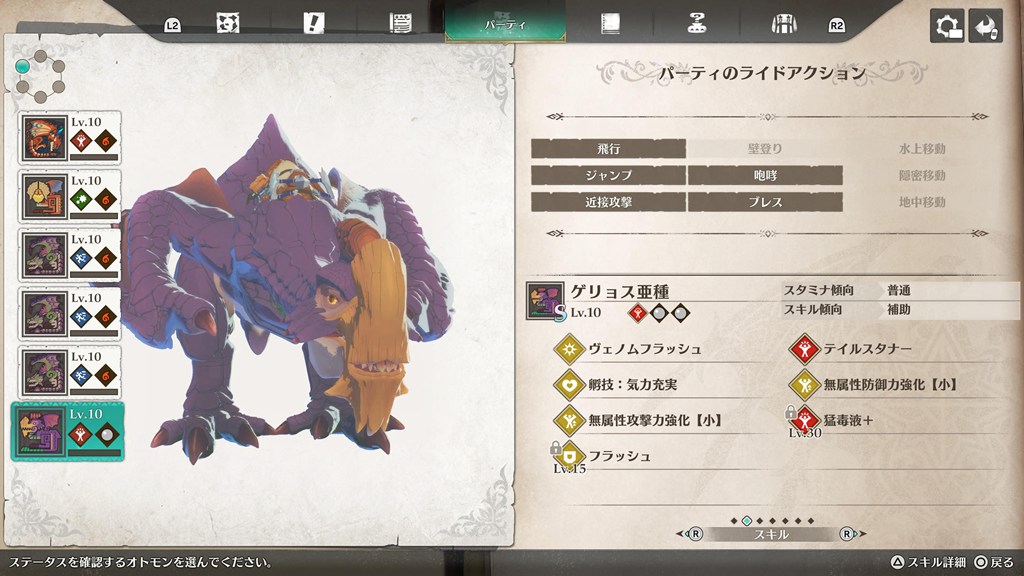
Task: Select the highlighted ゲリョス亜種 party slot
Action: (x=70, y=431)
